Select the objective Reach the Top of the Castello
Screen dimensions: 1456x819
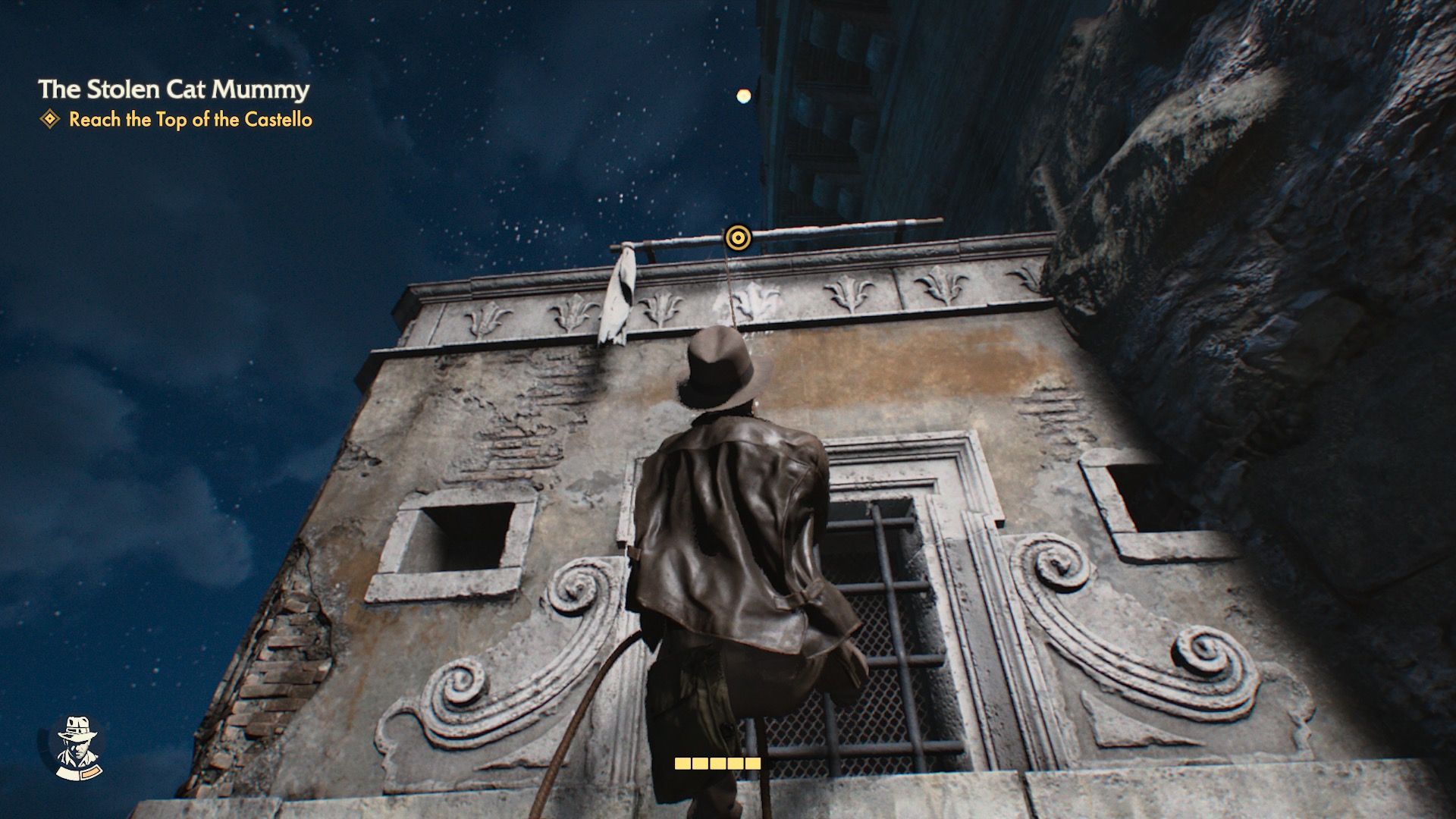click(x=190, y=119)
